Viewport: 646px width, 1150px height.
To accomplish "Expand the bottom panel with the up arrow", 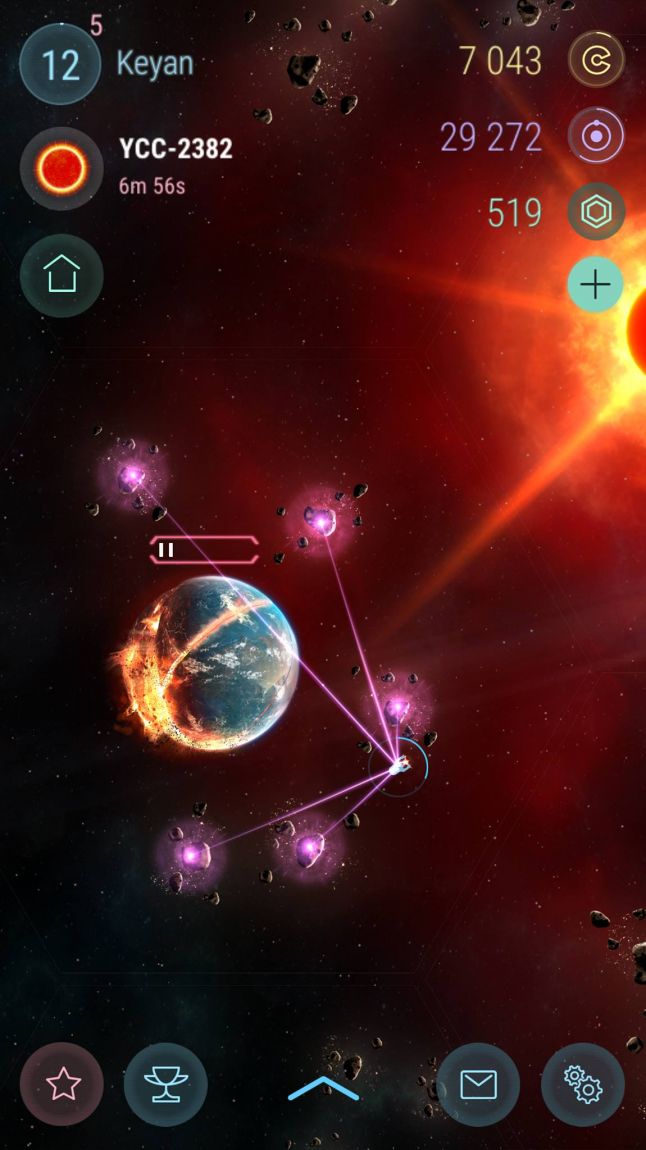I will [323, 1089].
